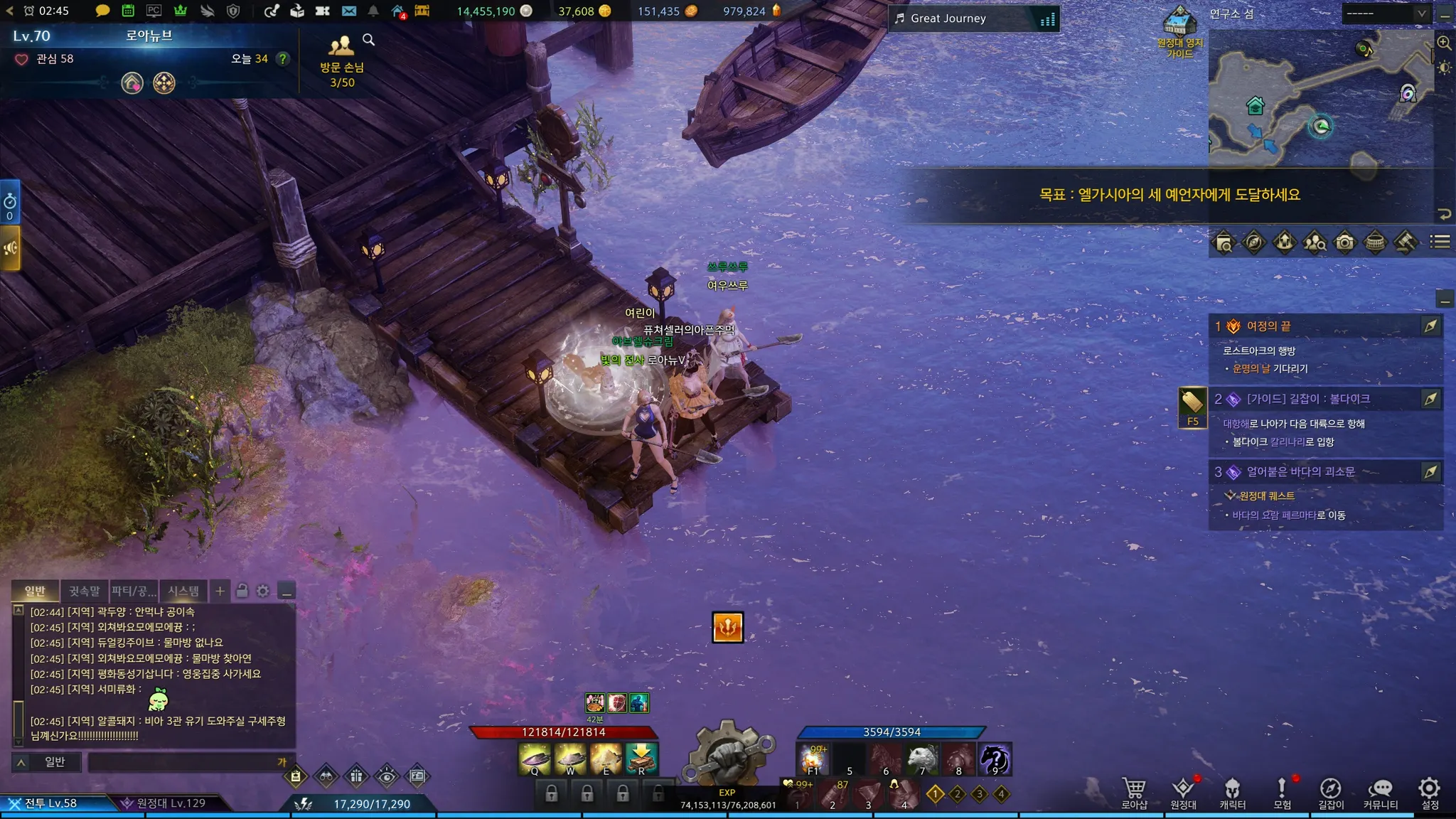Open the mail envelope icon
This screenshot has width=1456, height=819.
[348, 11]
